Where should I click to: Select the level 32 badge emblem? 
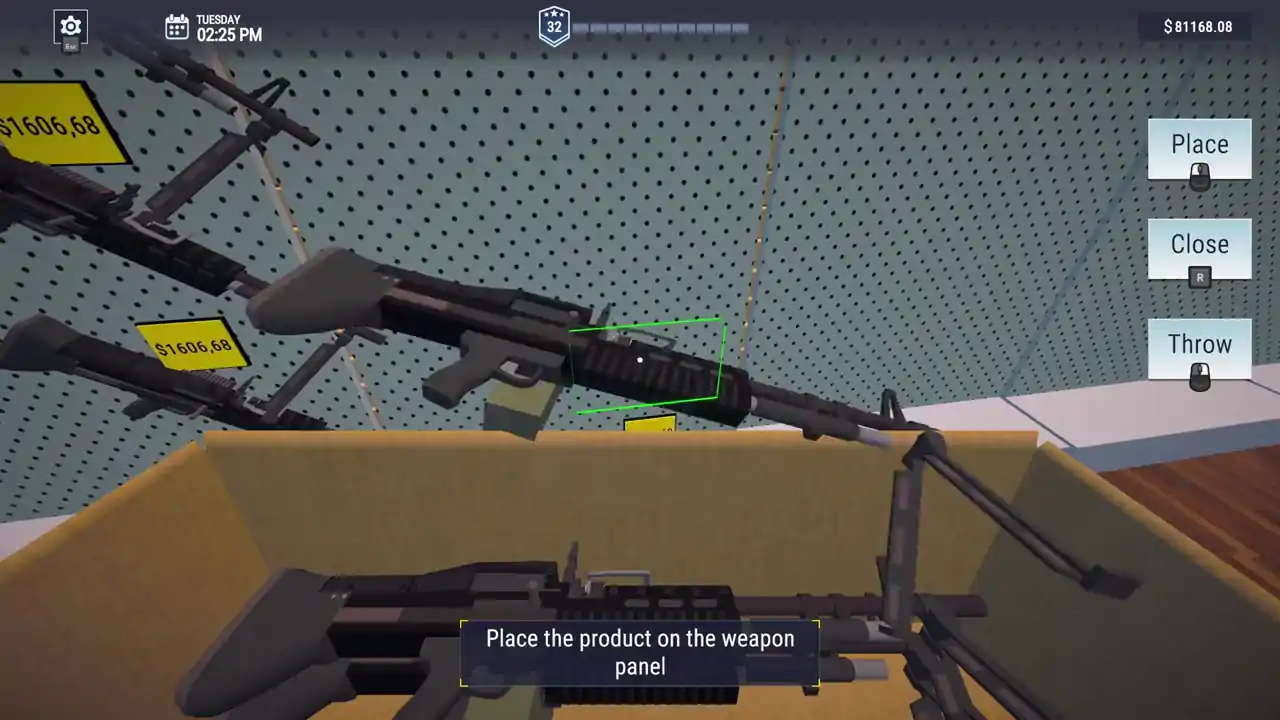tap(554, 25)
